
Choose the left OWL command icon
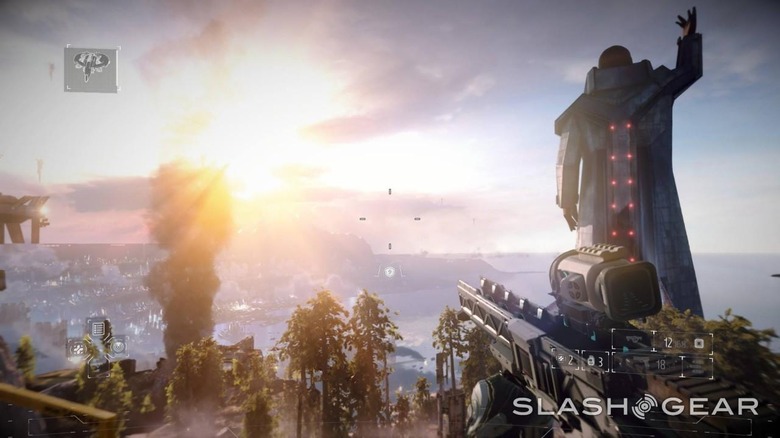(x=76, y=347)
